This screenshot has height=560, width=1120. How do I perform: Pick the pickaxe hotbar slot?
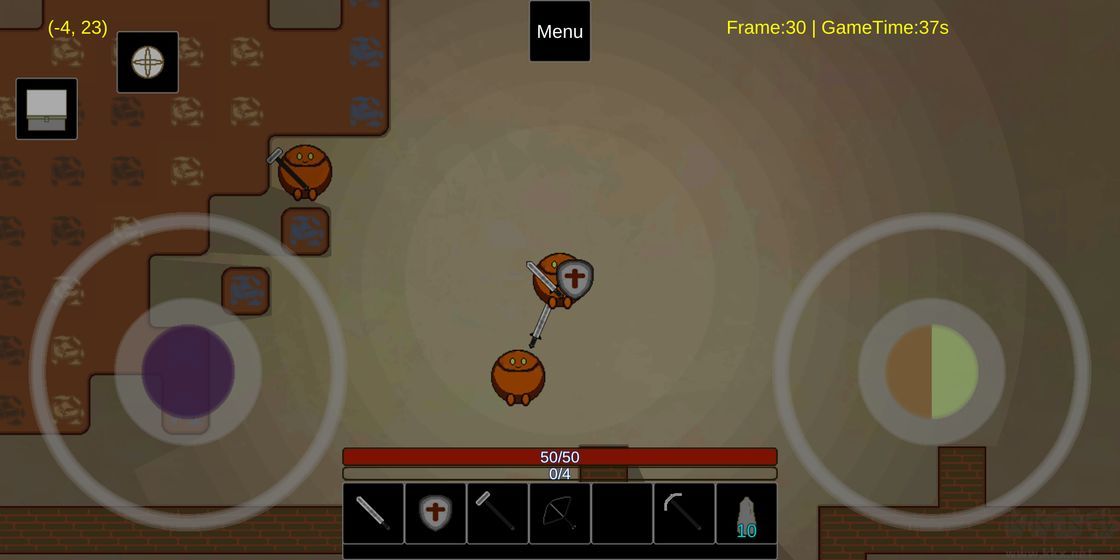684,513
